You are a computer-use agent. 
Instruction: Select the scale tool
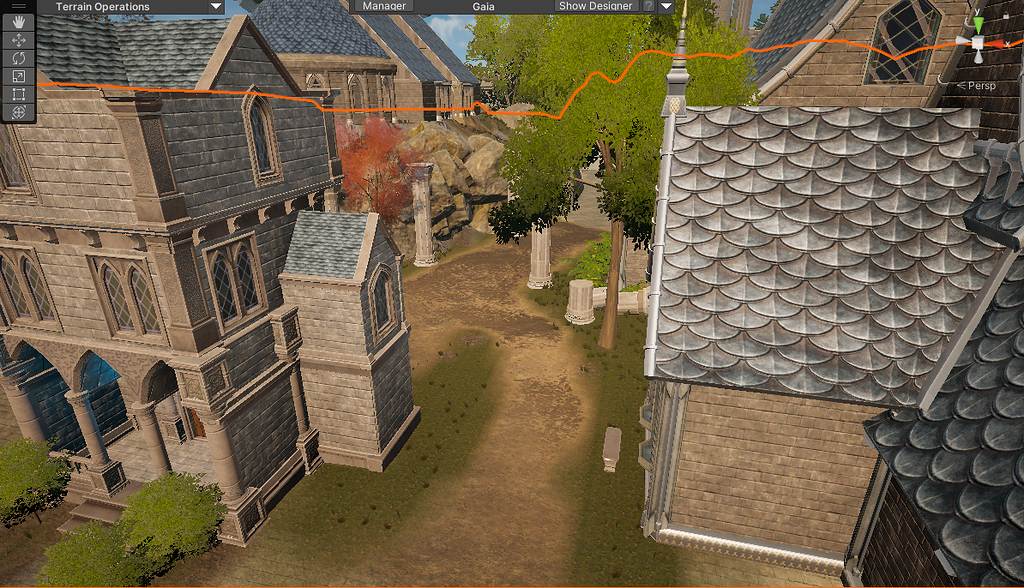point(18,76)
